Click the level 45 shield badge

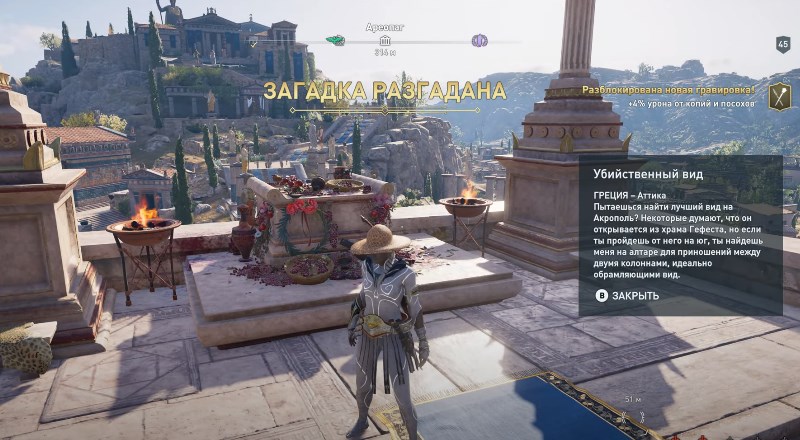tap(783, 44)
